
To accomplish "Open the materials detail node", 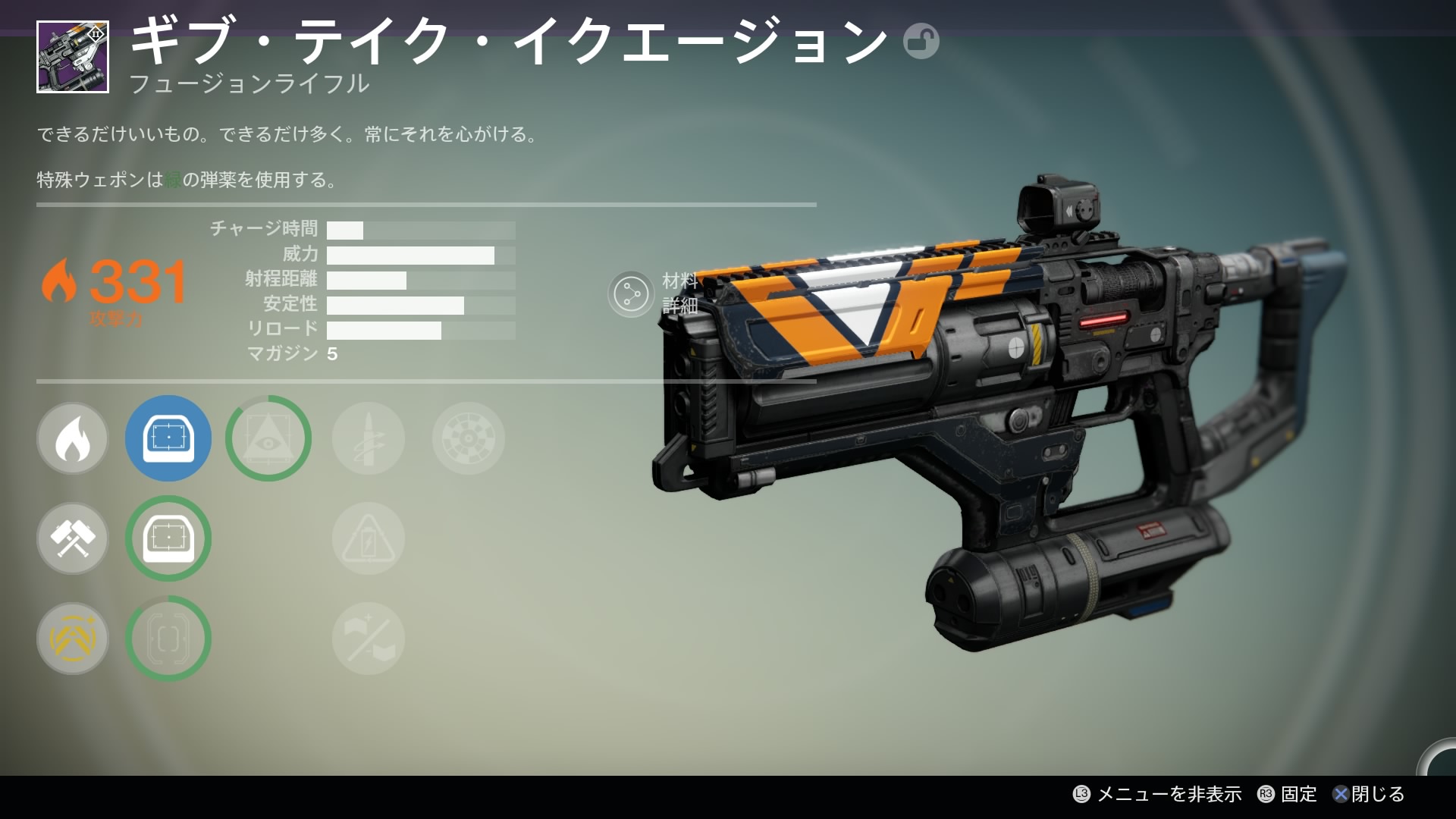I will (631, 293).
